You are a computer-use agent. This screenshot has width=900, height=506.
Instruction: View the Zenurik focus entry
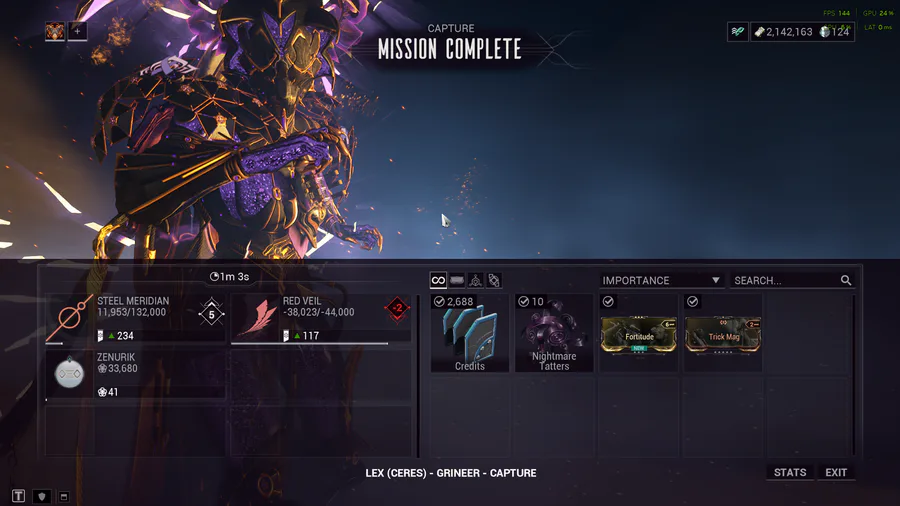click(x=136, y=373)
